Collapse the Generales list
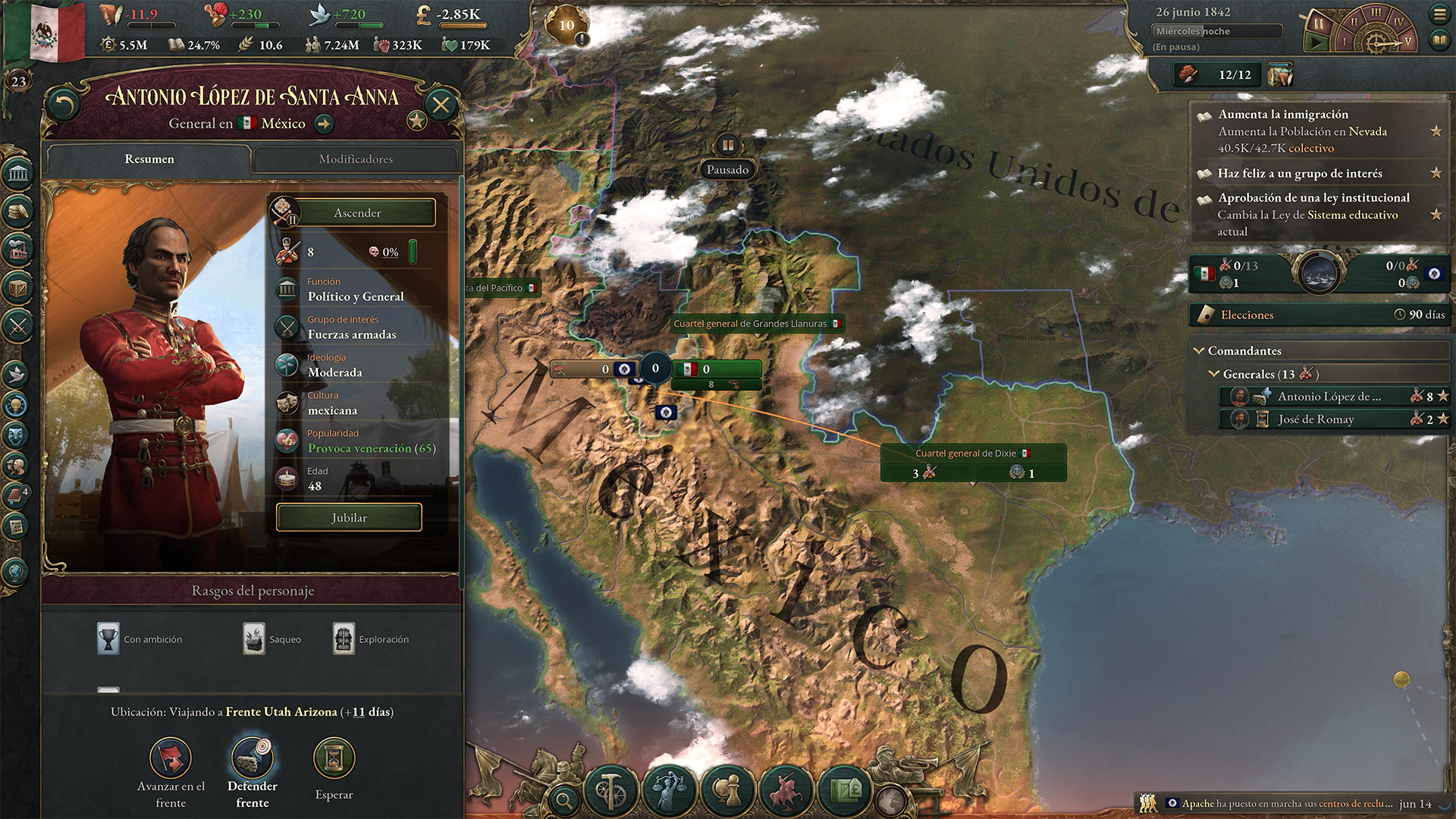Image resolution: width=1456 pixels, height=819 pixels. [x=1214, y=374]
